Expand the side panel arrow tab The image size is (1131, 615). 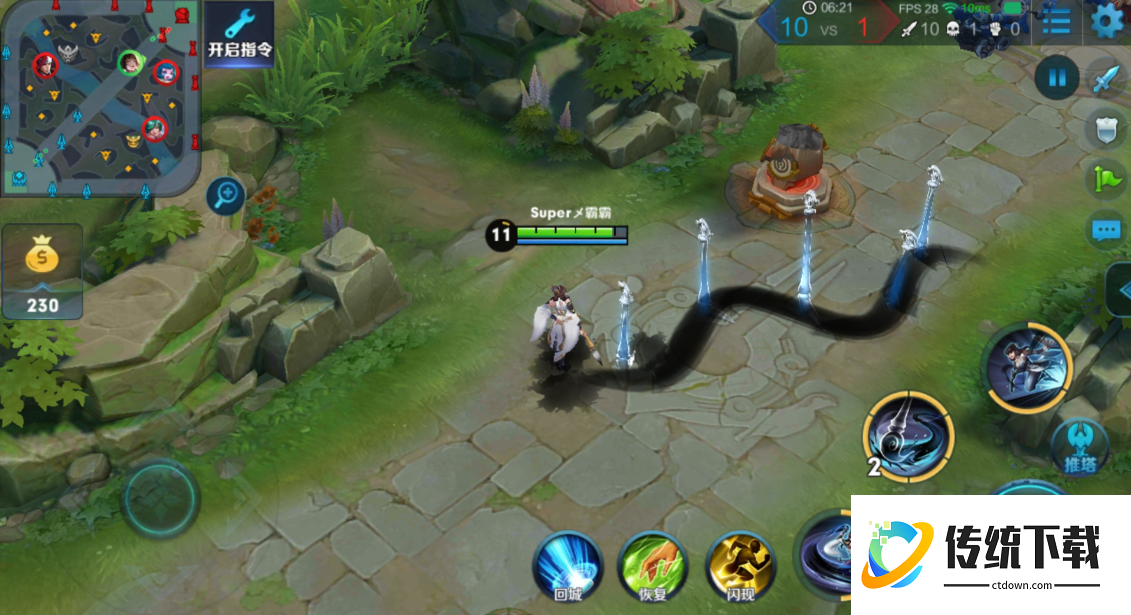pyautogui.click(x=1121, y=290)
